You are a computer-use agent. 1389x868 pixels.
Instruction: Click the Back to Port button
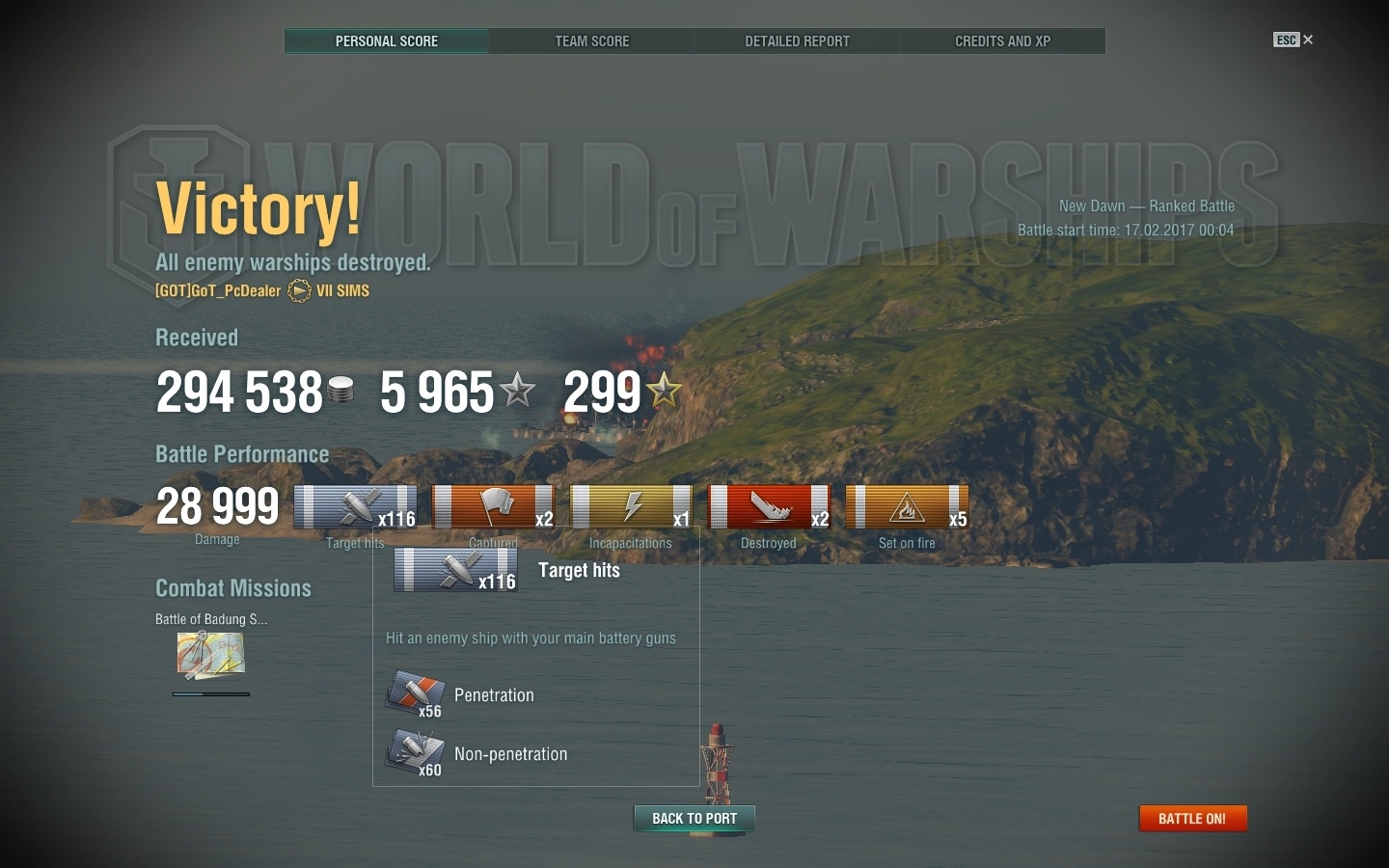tap(694, 819)
